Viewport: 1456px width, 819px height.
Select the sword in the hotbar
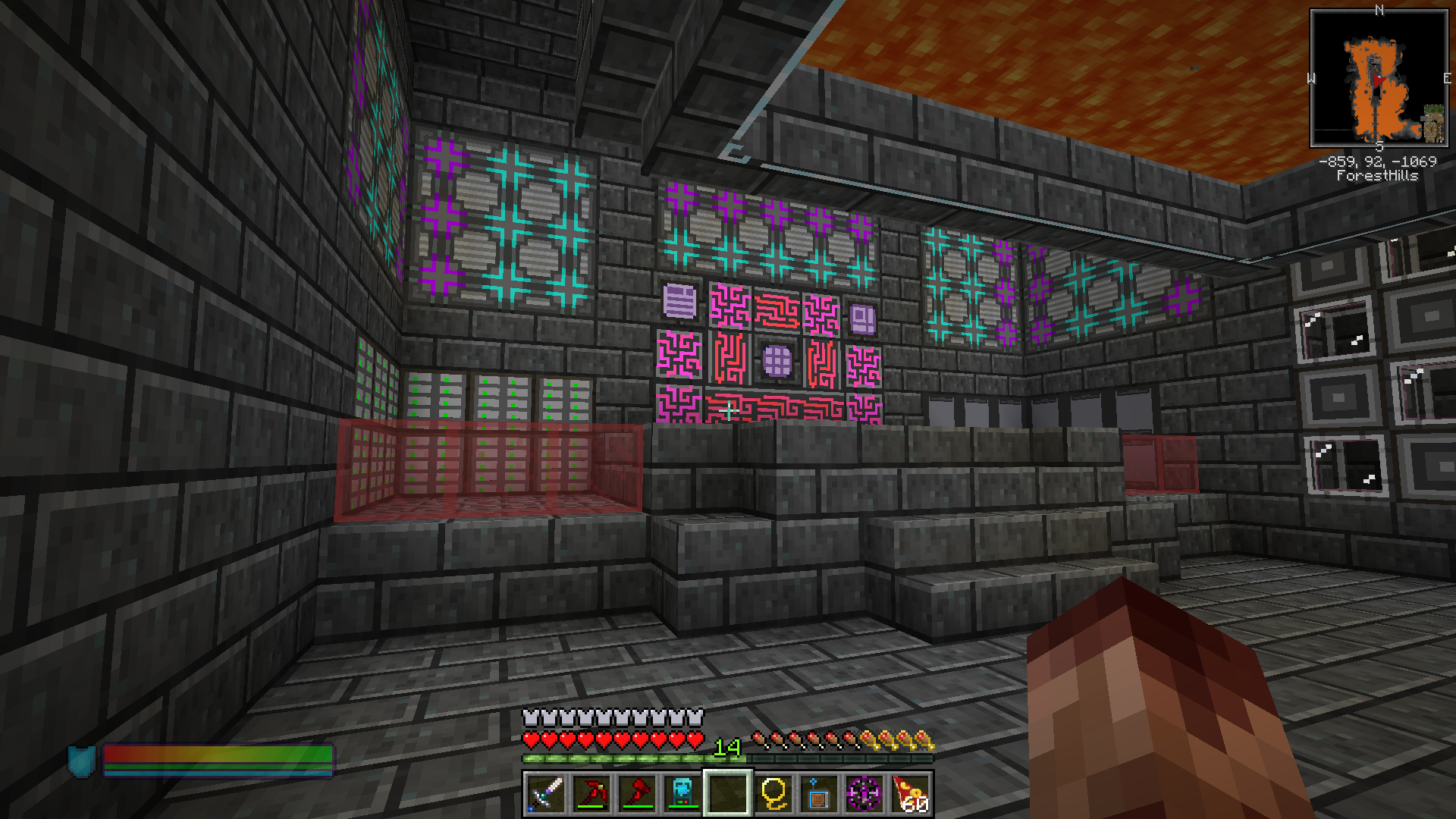coord(546,793)
